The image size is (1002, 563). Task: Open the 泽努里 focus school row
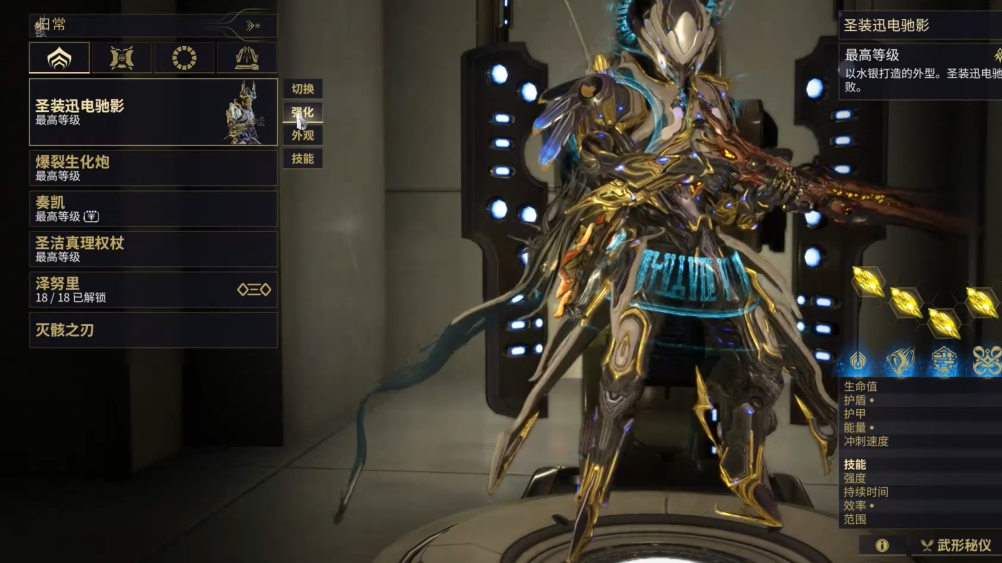point(153,290)
